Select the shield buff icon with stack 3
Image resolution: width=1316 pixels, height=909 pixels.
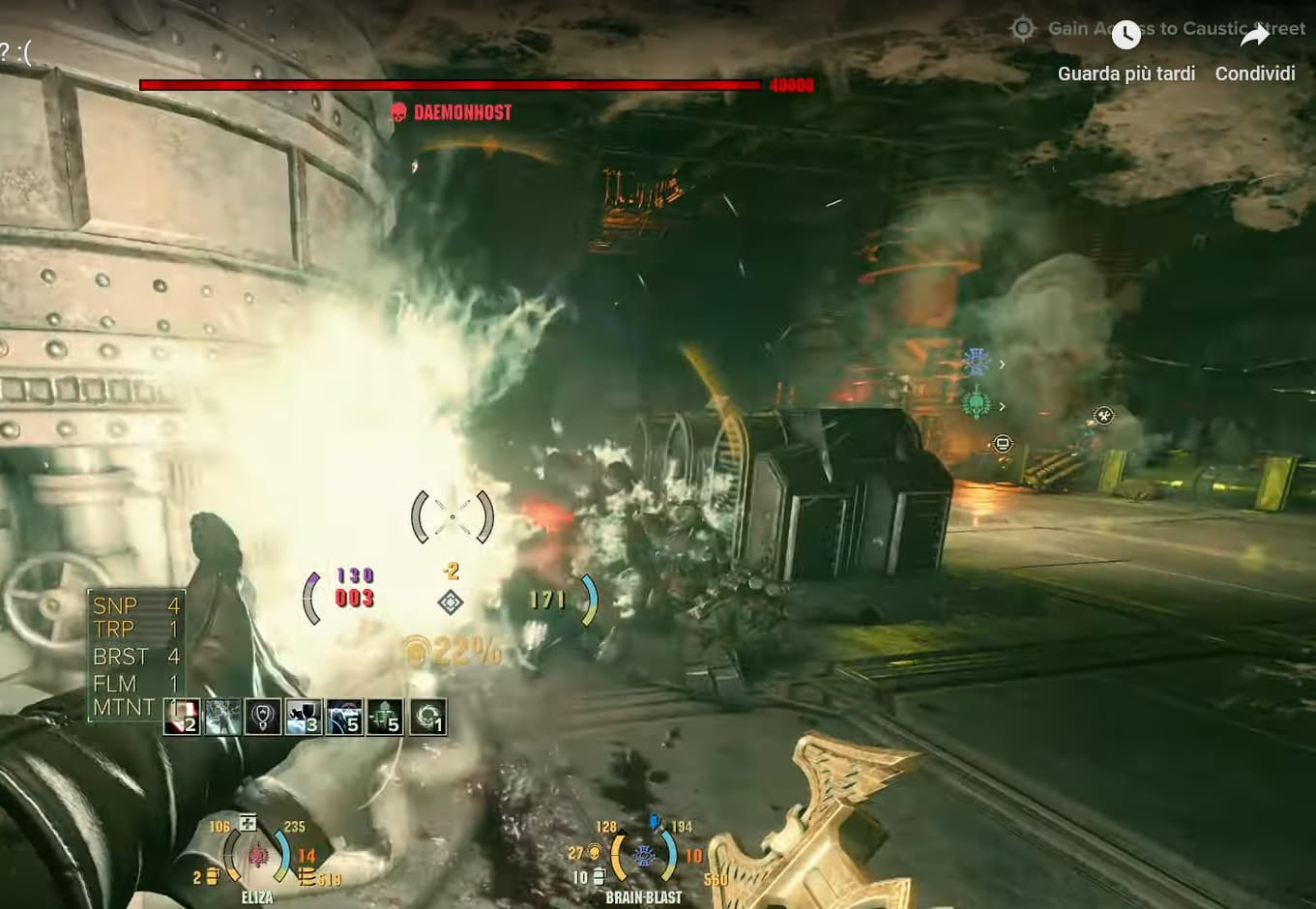304,718
